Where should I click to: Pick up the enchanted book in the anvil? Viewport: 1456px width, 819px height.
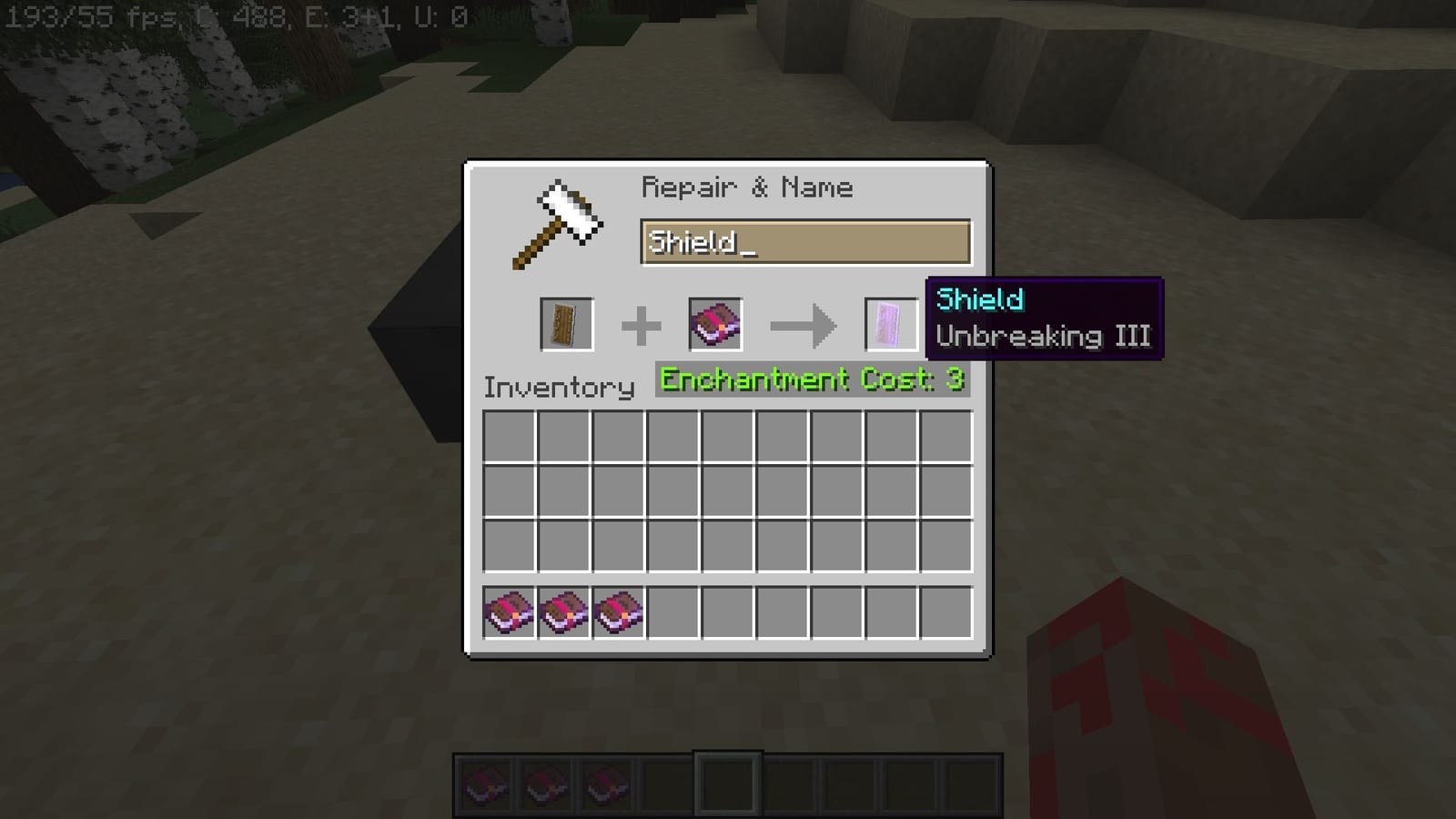715,325
